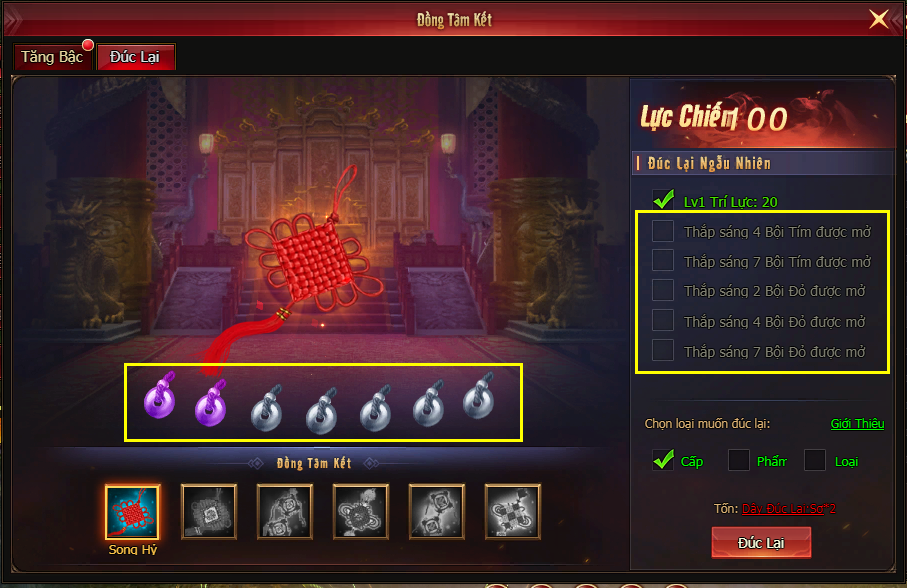Image resolution: width=907 pixels, height=588 pixels.
Task: Toggle the Lv1 Trí Lực: 20 checkbox
Action: [663, 200]
